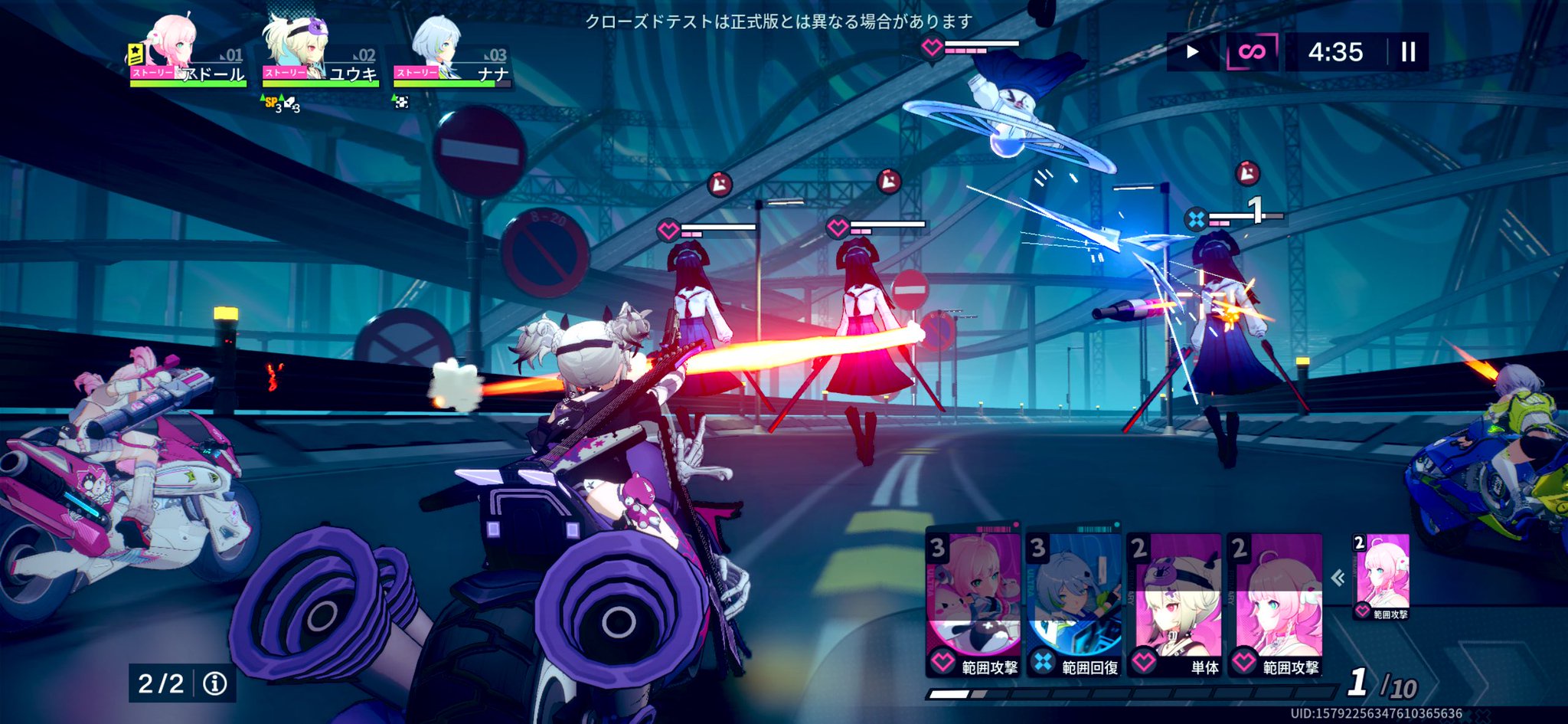Select ナナ's character portrait
This screenshot has width=1568, height=724.
click(438, 48)
